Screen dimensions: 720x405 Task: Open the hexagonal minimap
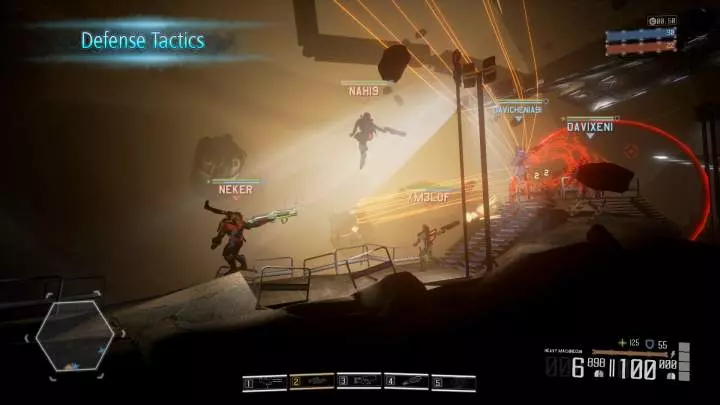[76, 336]
